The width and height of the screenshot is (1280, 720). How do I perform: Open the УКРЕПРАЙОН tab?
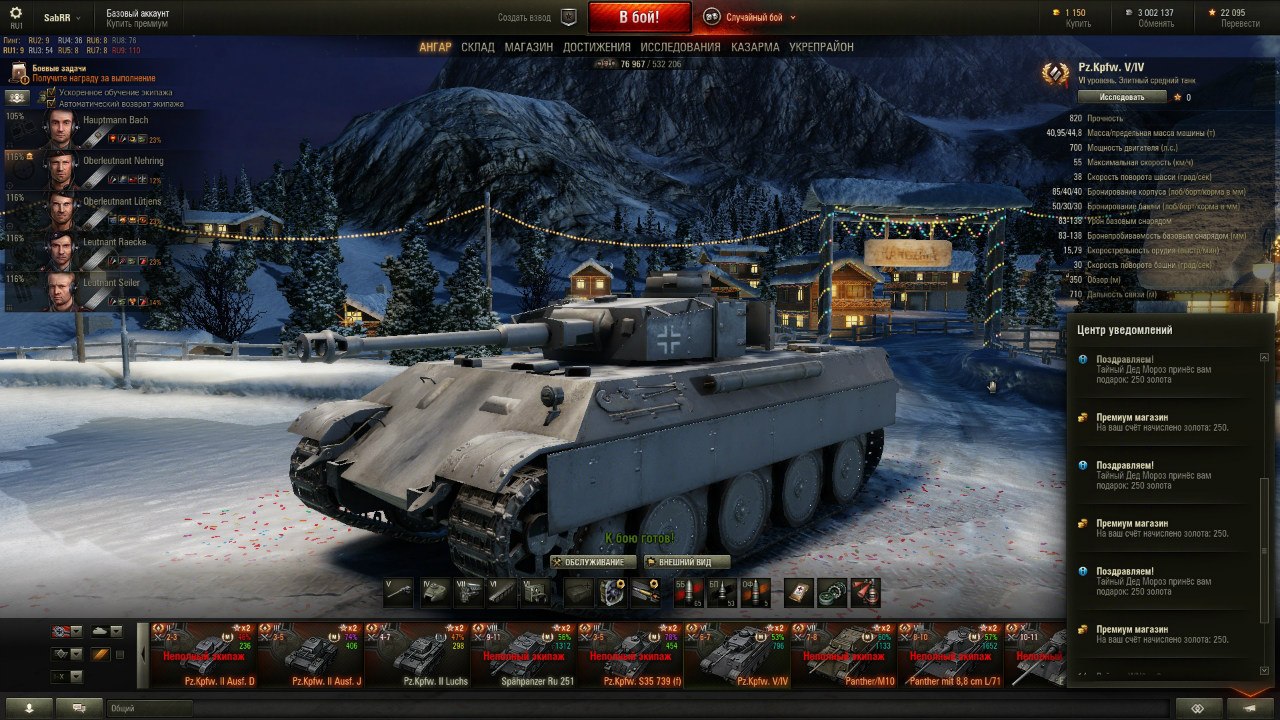point(821,47)
